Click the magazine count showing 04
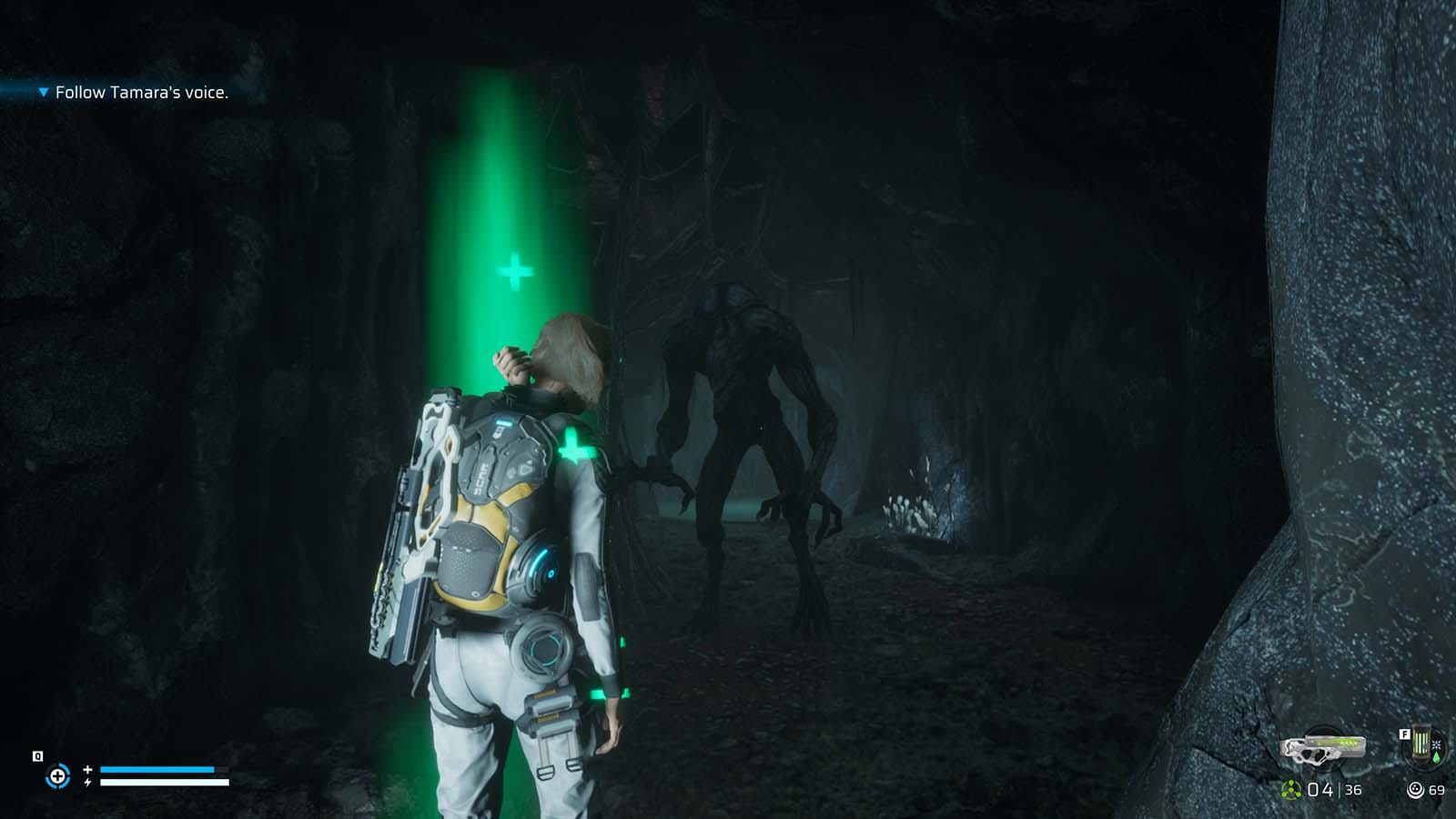This screenshot has height=819, width=1456. pos(1318,789)
